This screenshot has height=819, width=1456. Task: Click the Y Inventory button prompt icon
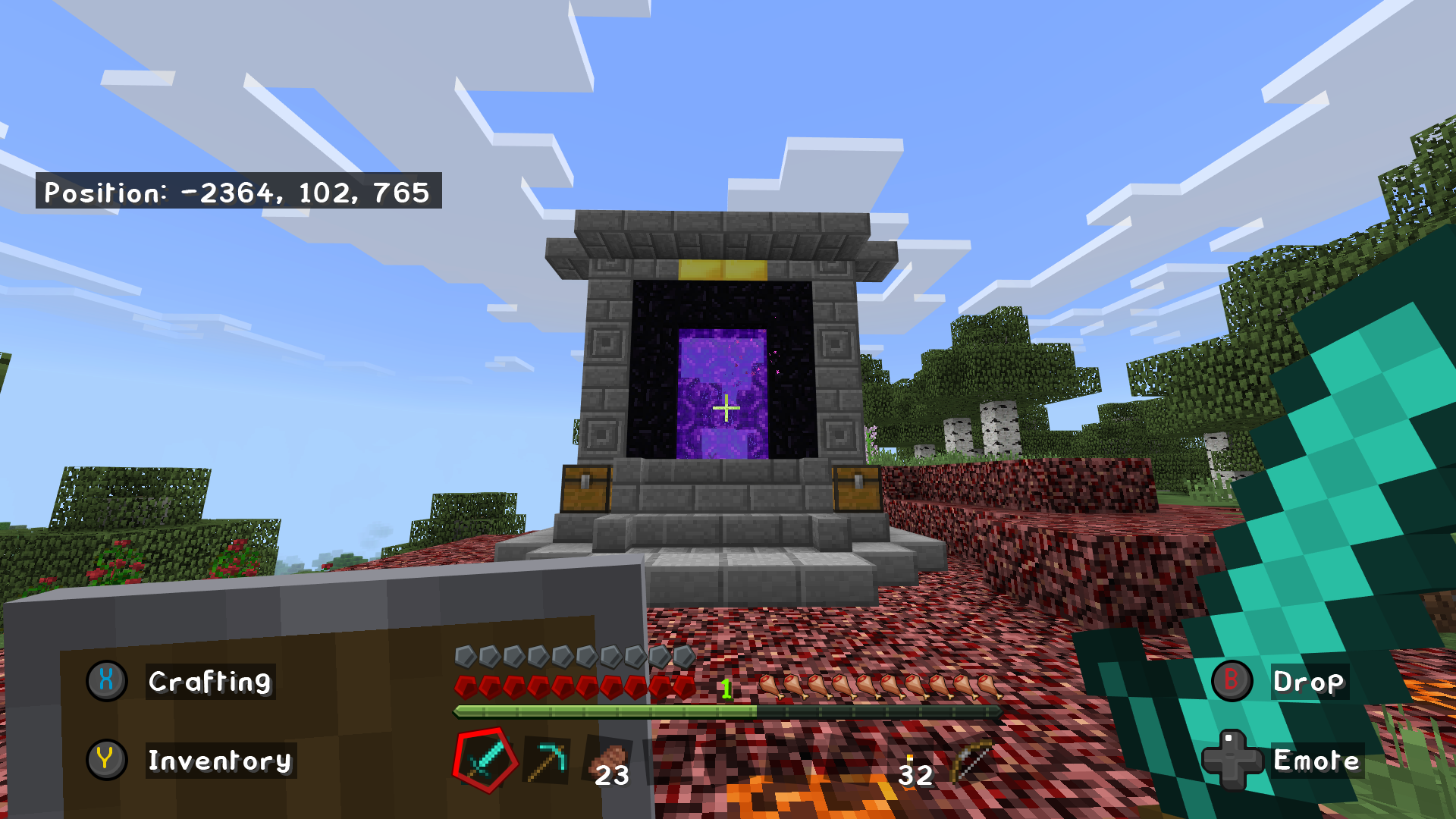point(105,761)
